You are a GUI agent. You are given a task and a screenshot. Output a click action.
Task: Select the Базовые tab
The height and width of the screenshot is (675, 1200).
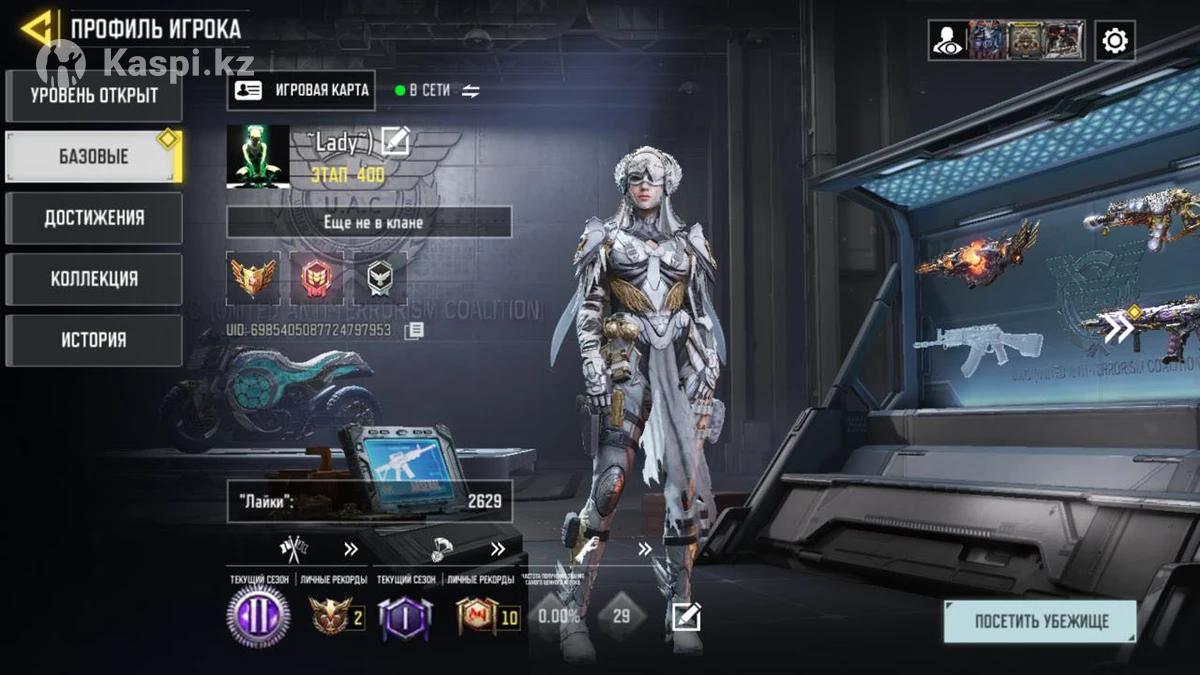(92, 157)
